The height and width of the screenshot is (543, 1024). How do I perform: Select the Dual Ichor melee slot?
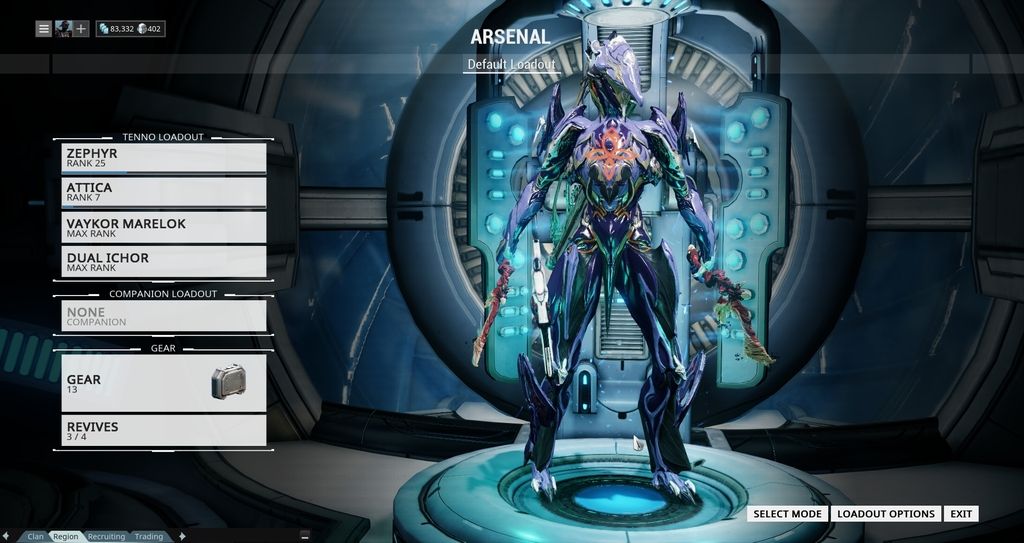(164, 262)
